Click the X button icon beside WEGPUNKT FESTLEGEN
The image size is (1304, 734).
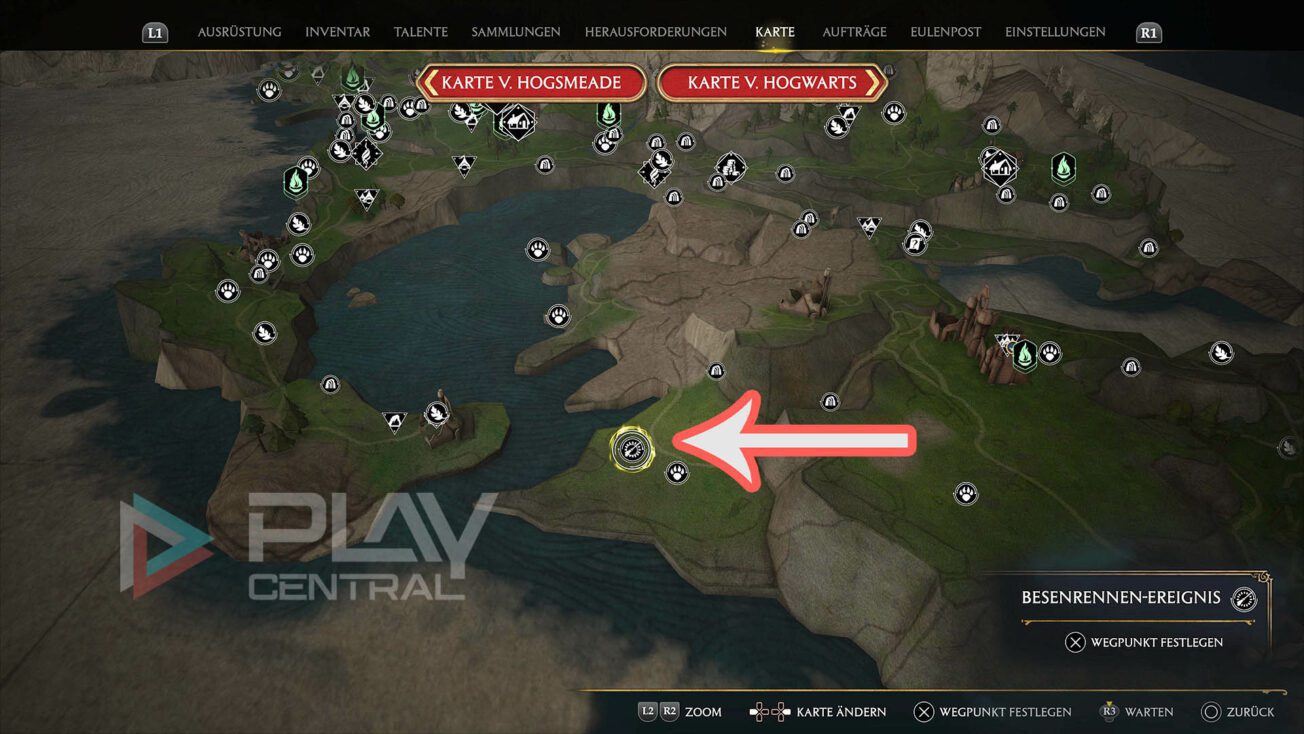[x=924, y=711]
